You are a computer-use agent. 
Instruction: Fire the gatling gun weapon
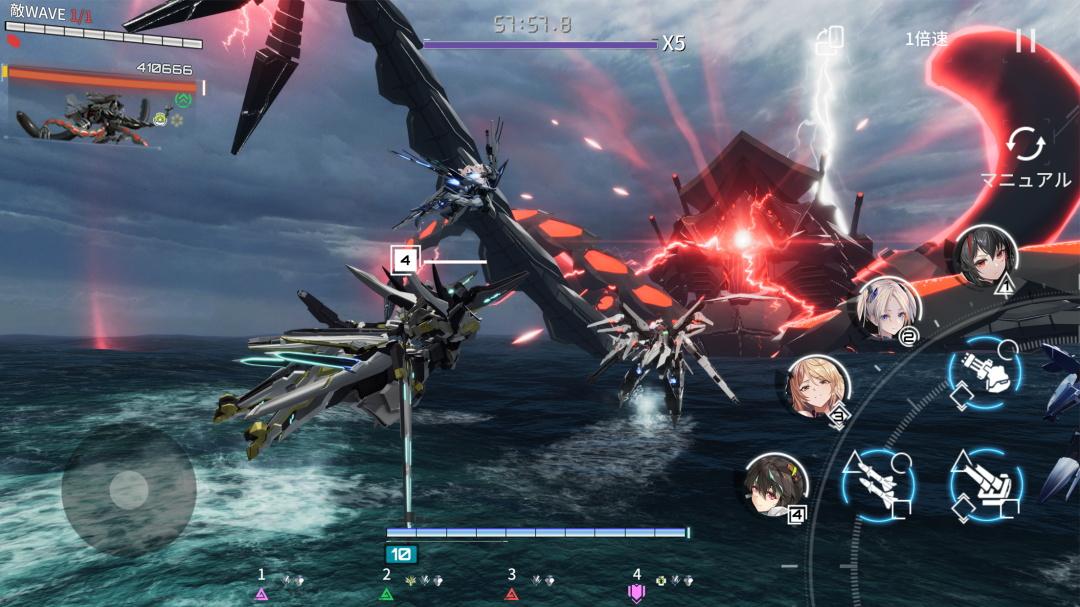point(985,372)
